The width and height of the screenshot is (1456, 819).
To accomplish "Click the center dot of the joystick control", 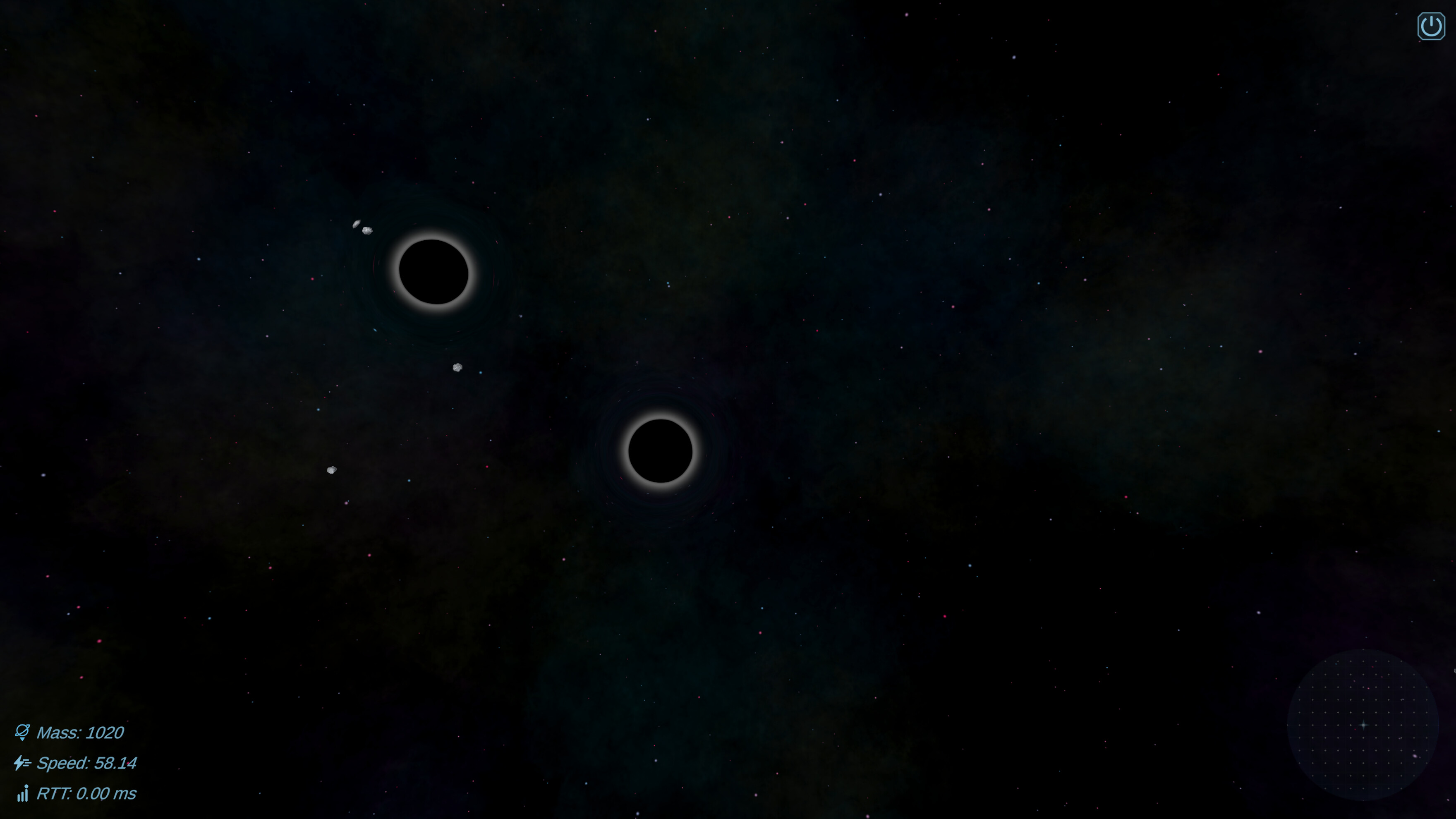I will pyautogui.click(x=1364, y=724).
